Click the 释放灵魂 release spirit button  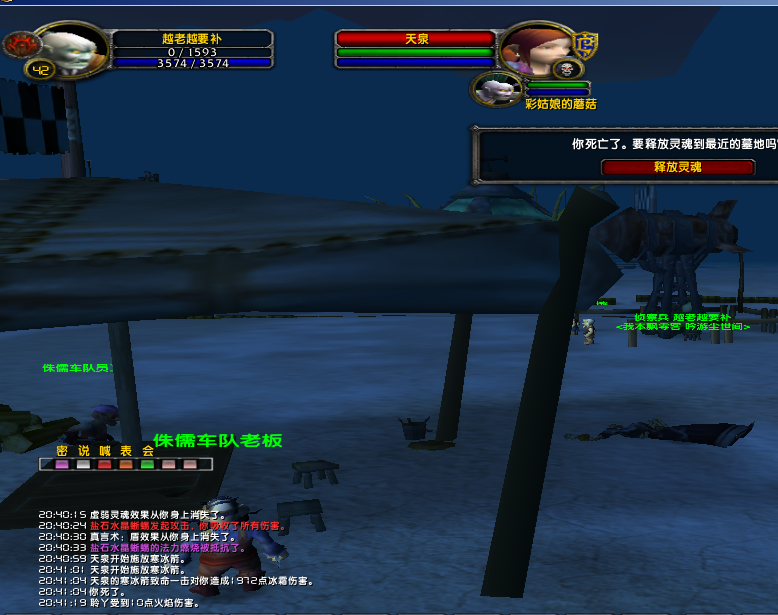tap(676, 167)
